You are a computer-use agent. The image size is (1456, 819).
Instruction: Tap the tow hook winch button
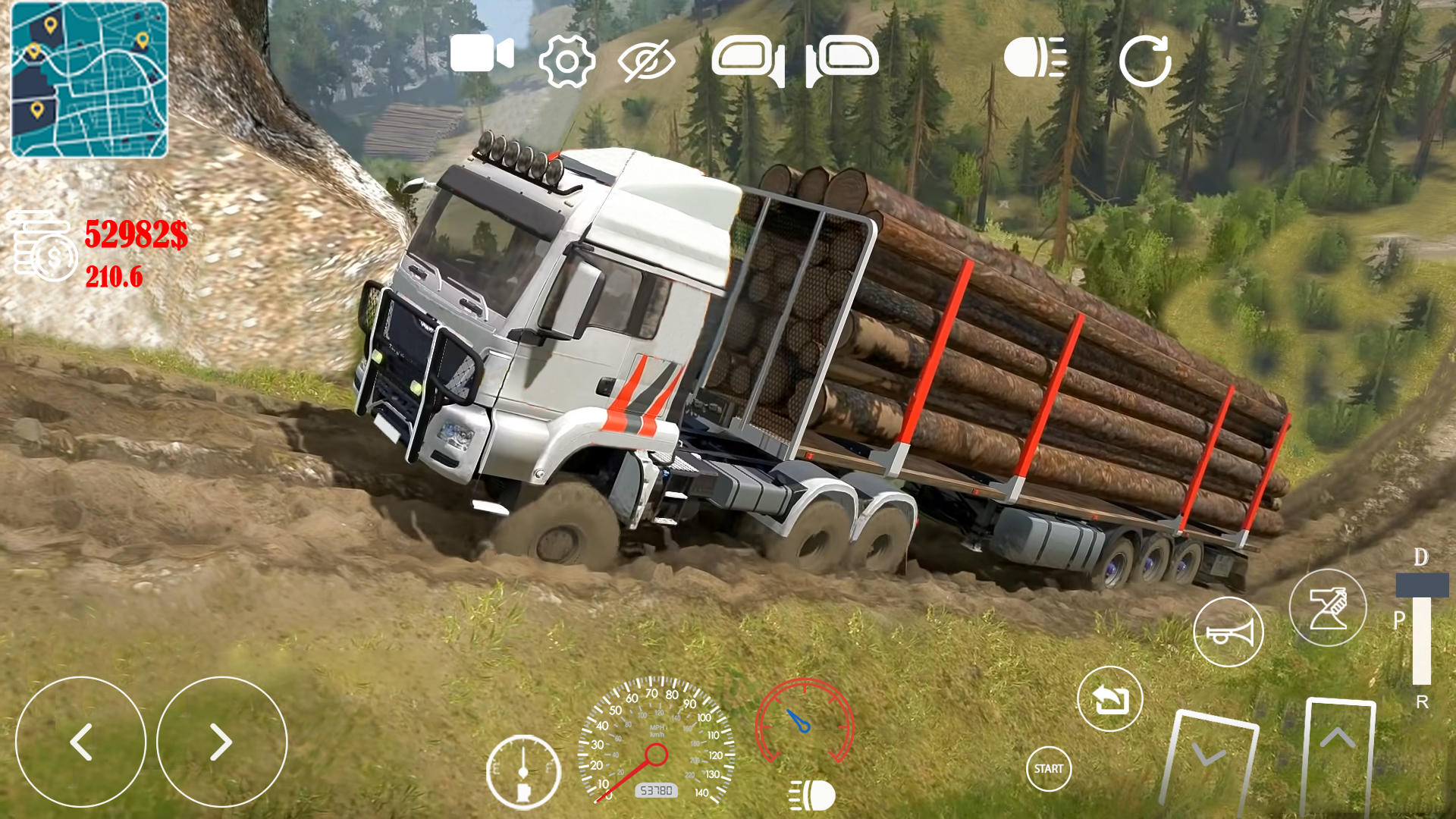(1327, 607)
